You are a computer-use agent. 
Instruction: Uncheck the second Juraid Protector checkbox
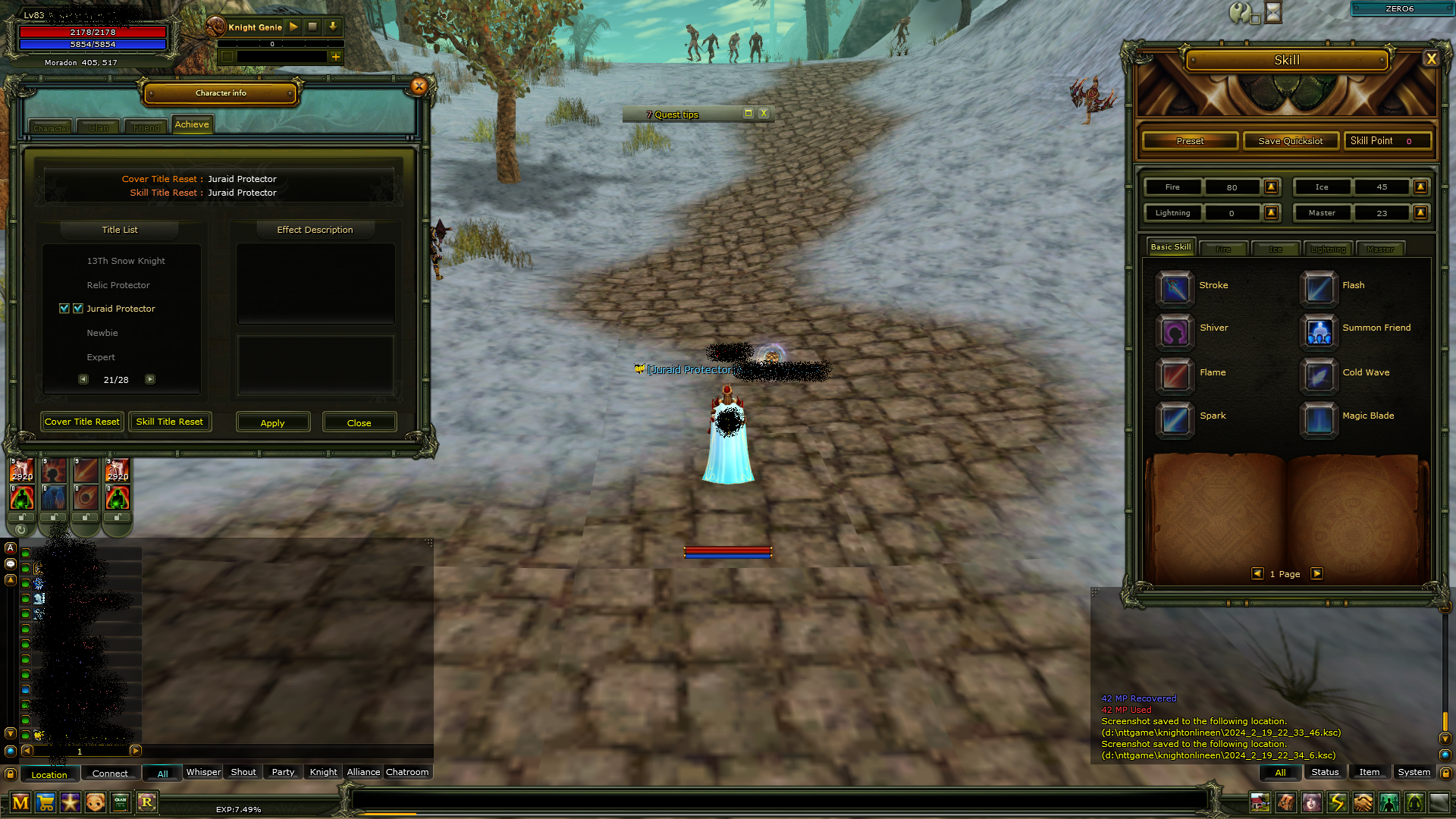click(x=79, y=308)
